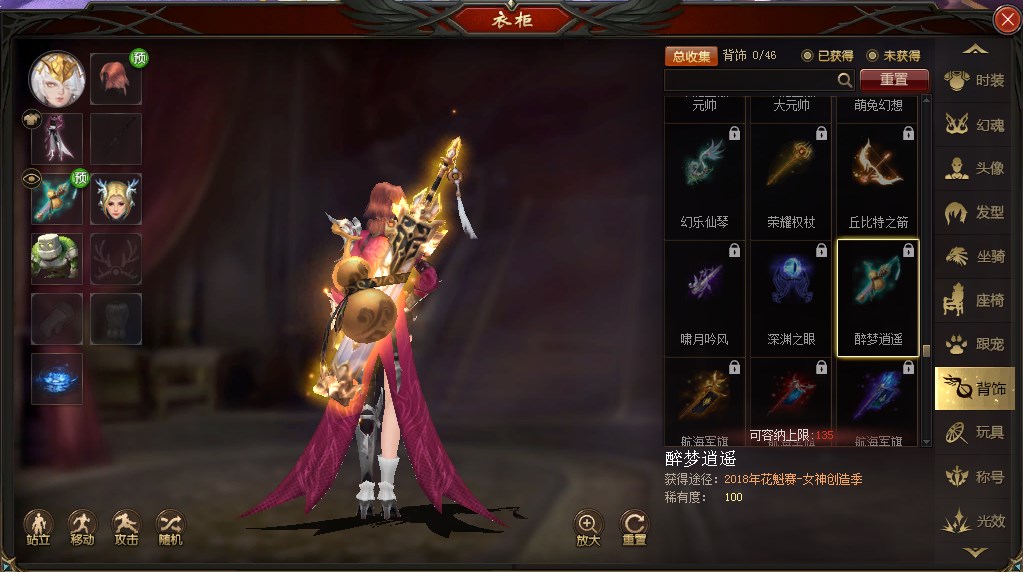Open the 坐骑 mount tab
This screenshot has height=572, width=1023.
click(x=975, y=257)
